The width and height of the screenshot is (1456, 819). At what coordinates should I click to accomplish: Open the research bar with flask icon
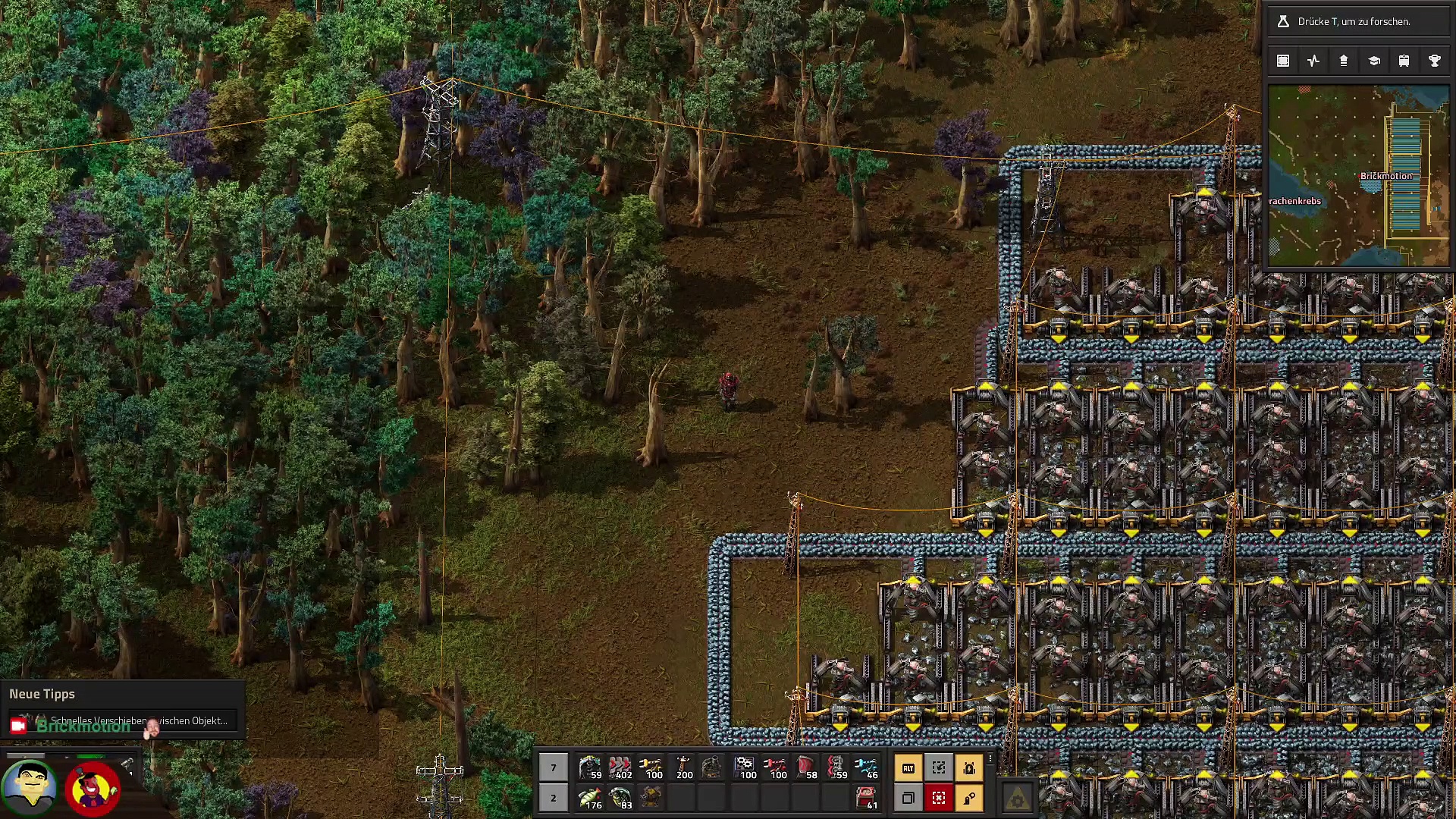click(1357, 21)
